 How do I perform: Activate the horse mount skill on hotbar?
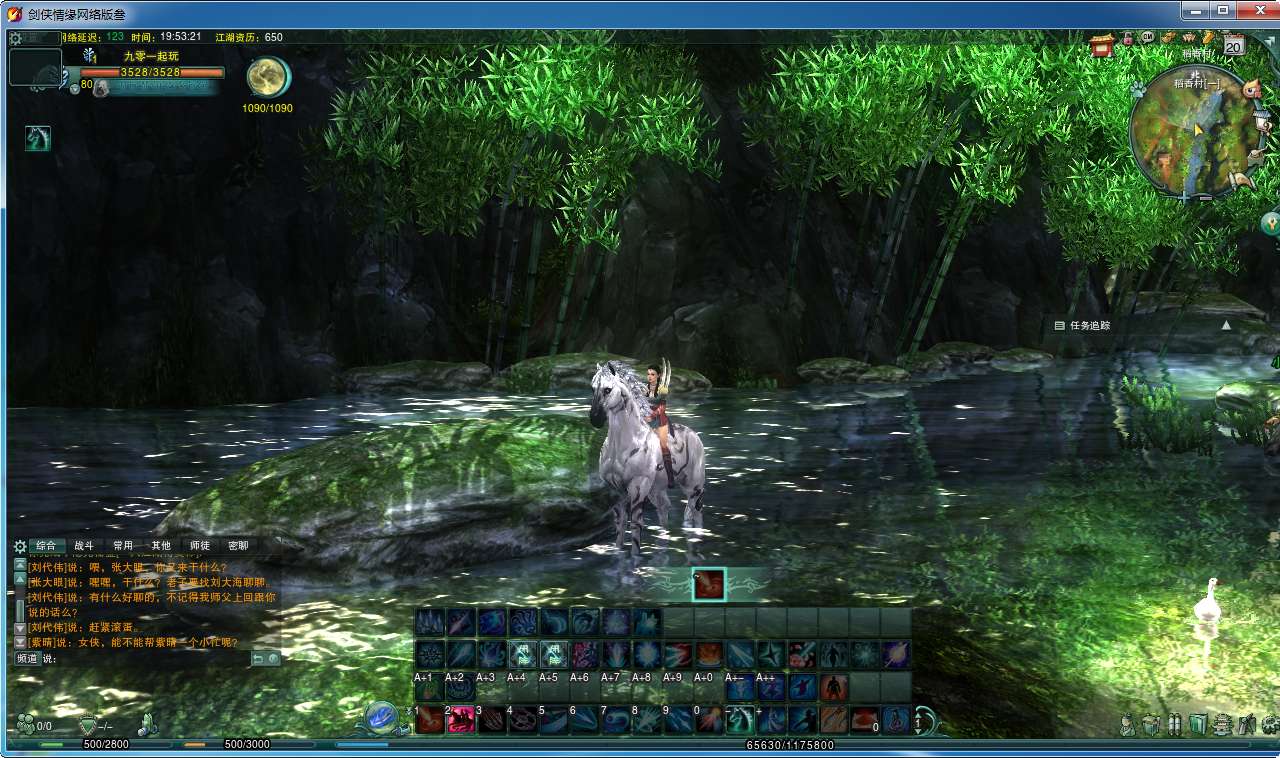[739, 718]
